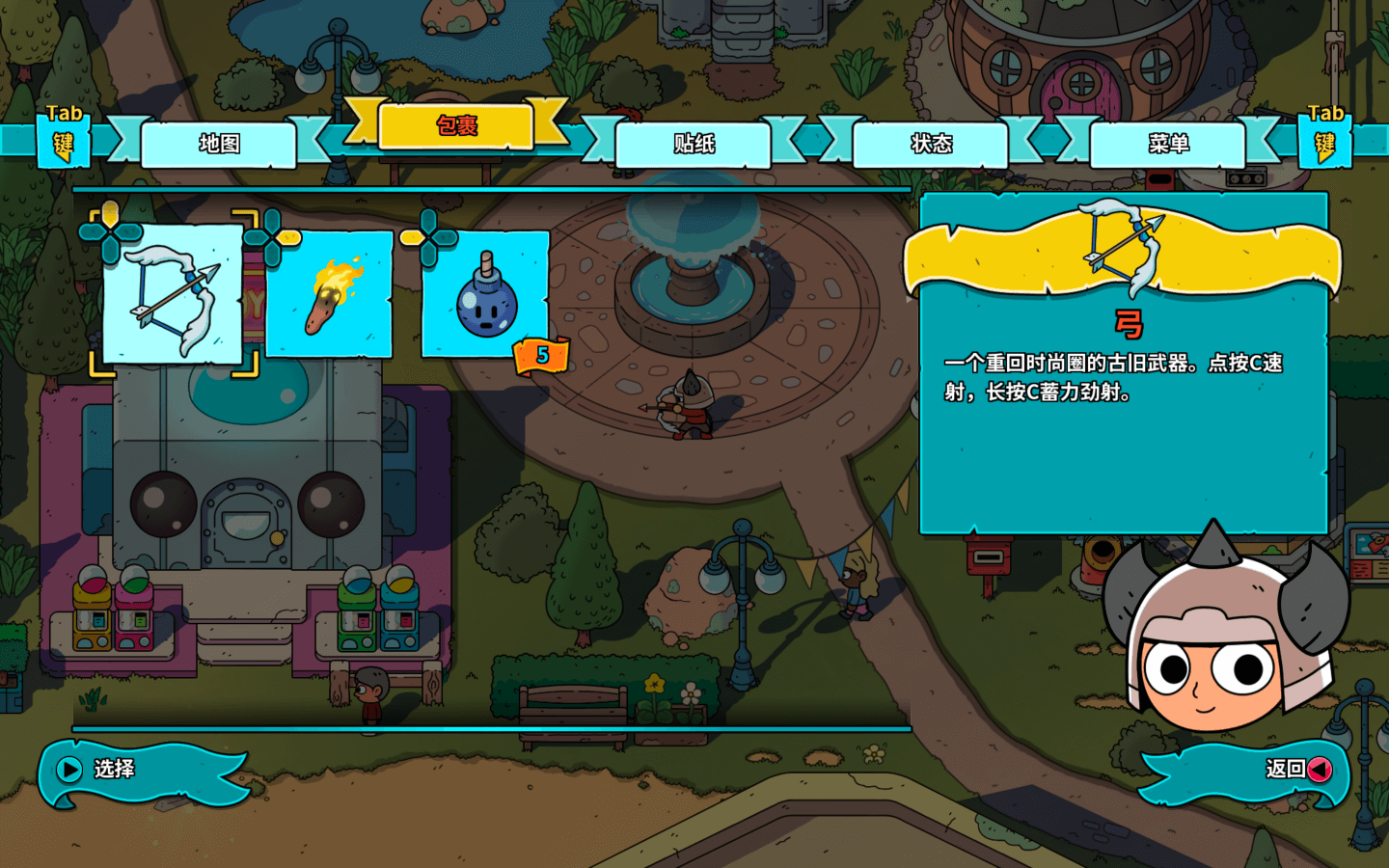This screenshot has width=1389, height=868.
Task: Switch to the 贴纸 tab
Action: coord(694,145)
